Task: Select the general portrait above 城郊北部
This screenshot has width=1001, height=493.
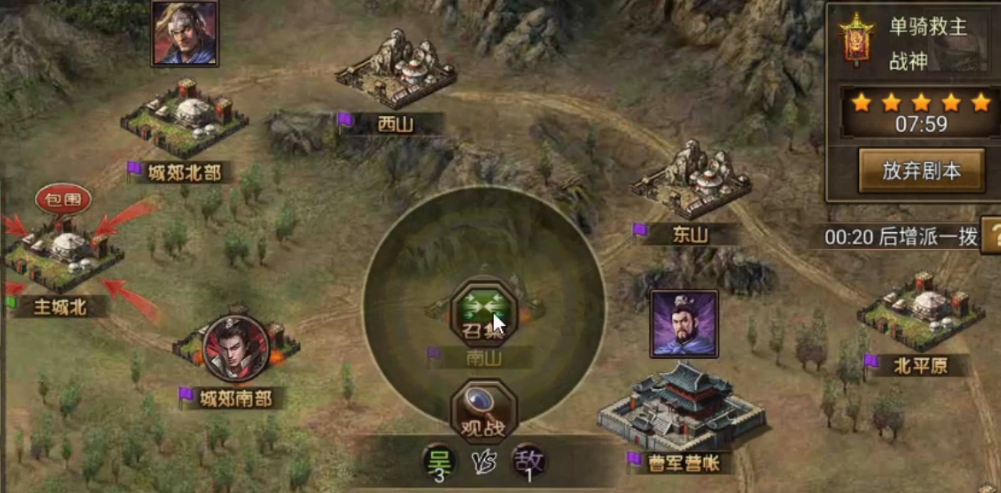Action: pyautogui.click(x=184, y=32)
